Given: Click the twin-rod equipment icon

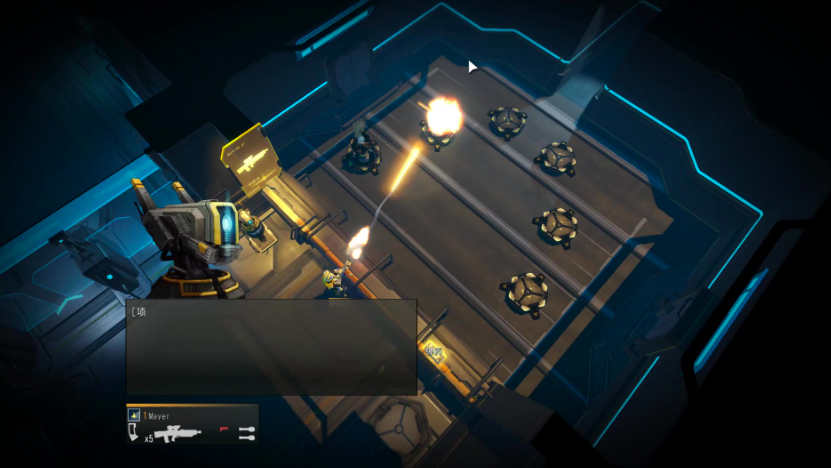Looking at the screenshot, I should [x=246, y=433].
